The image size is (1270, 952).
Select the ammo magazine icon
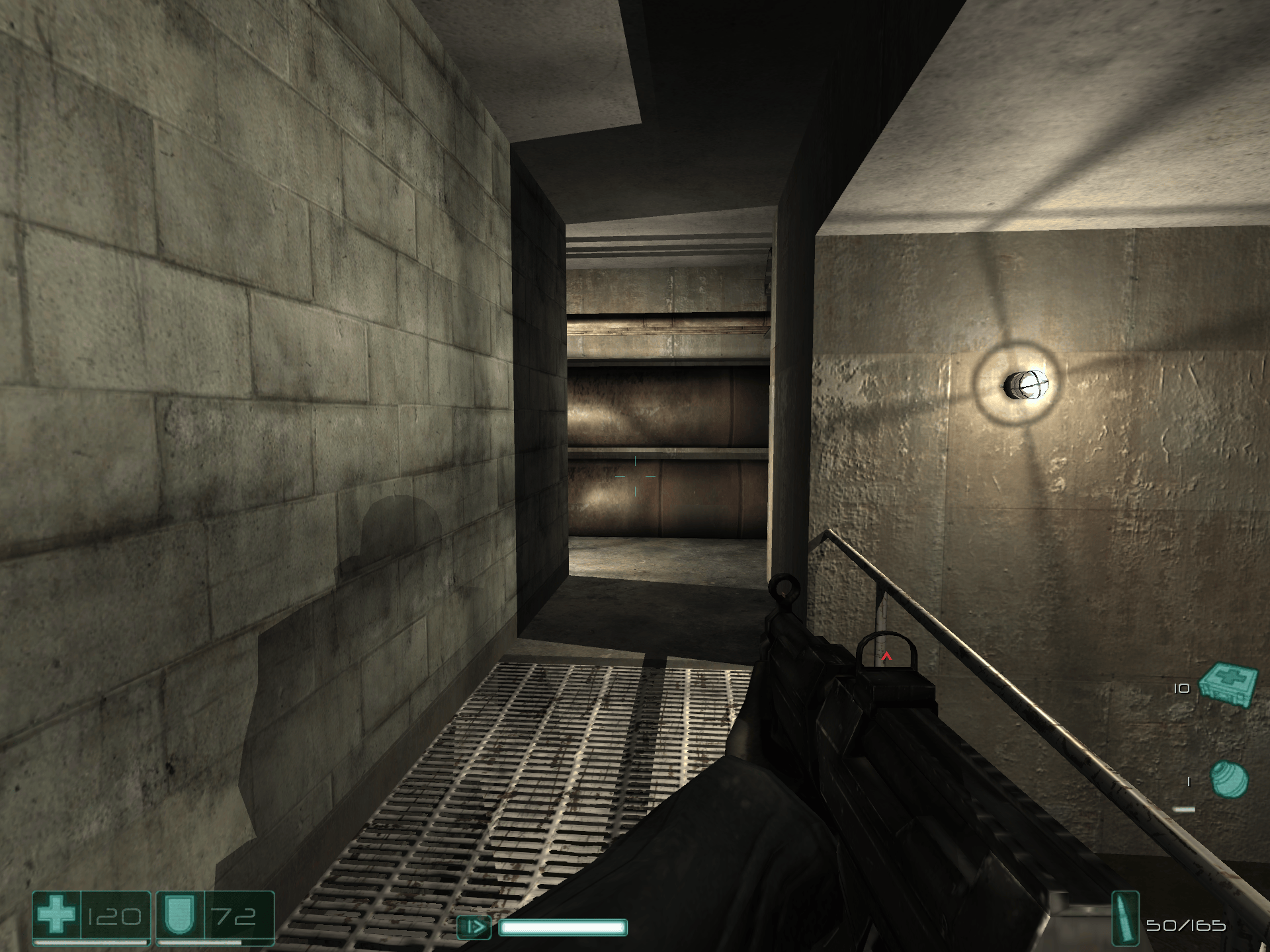click(x=1125, y=918)
